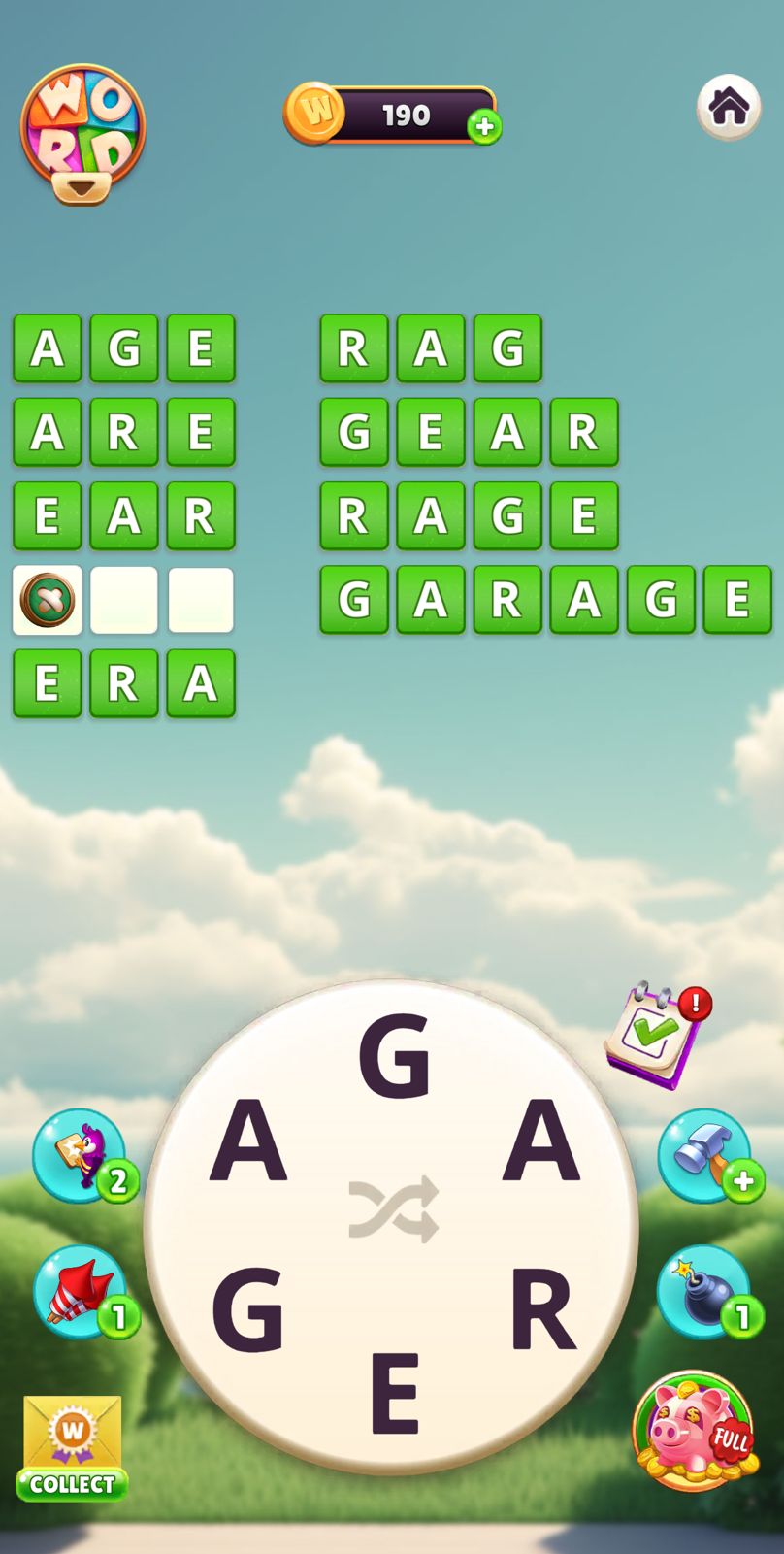Shuffle the letters in the wheel
Screen dimensions: 784x1554
(393, 1209)
